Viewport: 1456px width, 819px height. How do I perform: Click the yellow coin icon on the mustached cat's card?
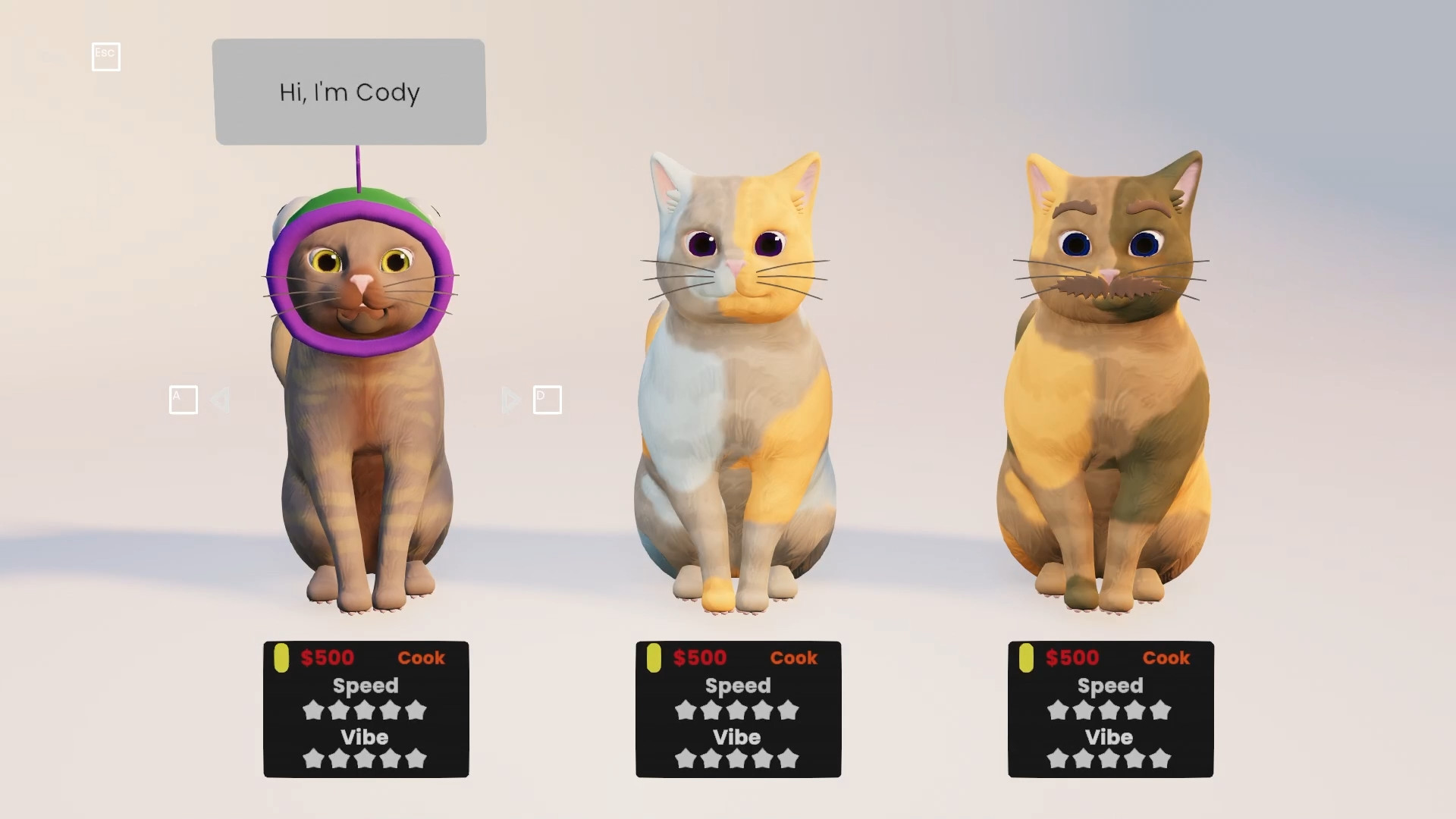(x=1025, y=658)
